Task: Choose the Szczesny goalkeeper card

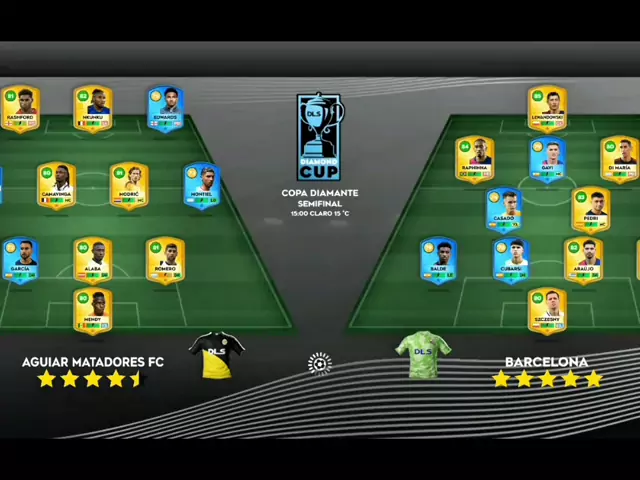Action: click(x=547, y=311)
